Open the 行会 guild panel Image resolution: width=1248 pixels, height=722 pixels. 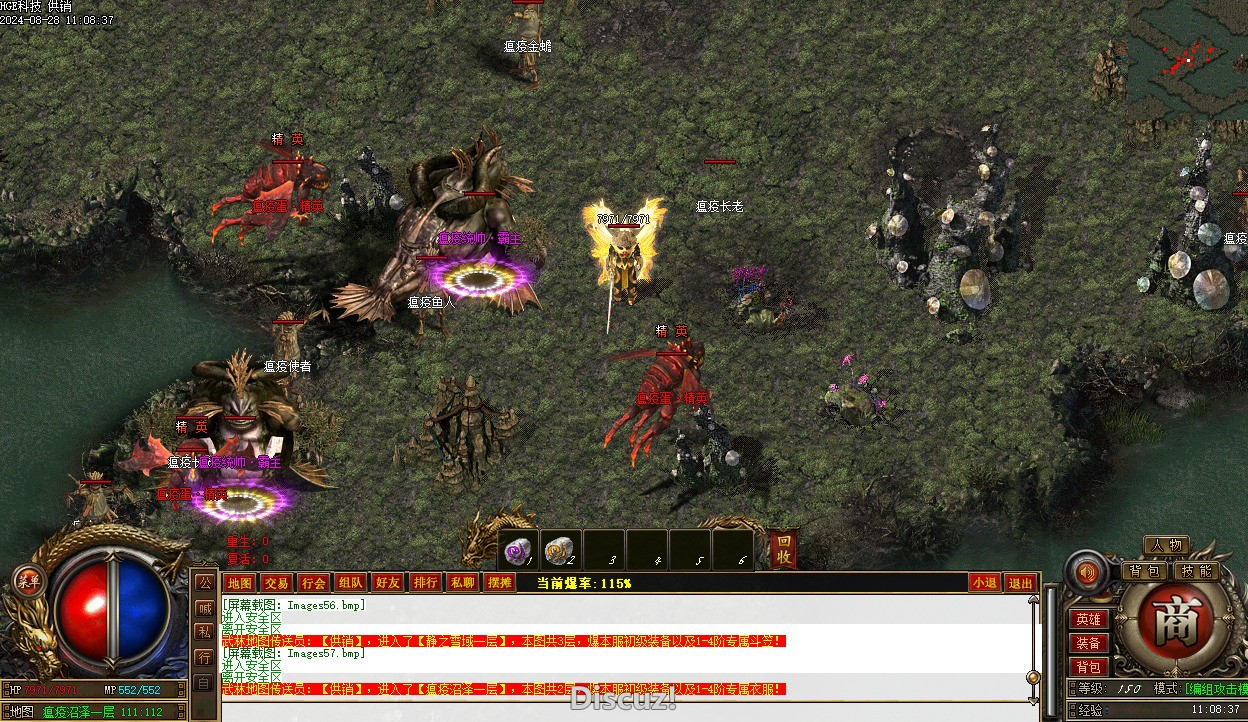[x=313, y=583]
